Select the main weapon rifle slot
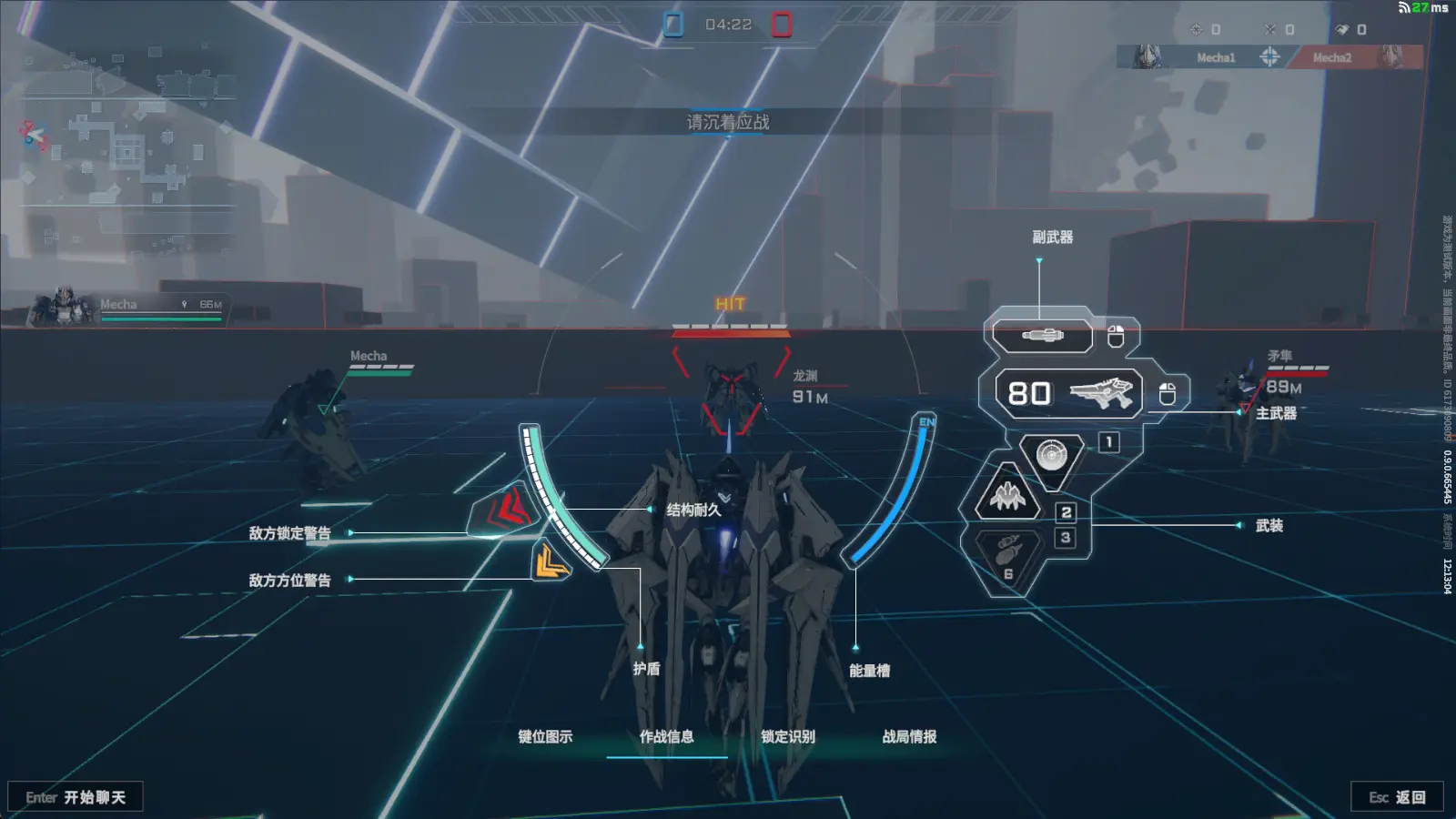Screen dimensions: 1456x819 pos(1069,393)
